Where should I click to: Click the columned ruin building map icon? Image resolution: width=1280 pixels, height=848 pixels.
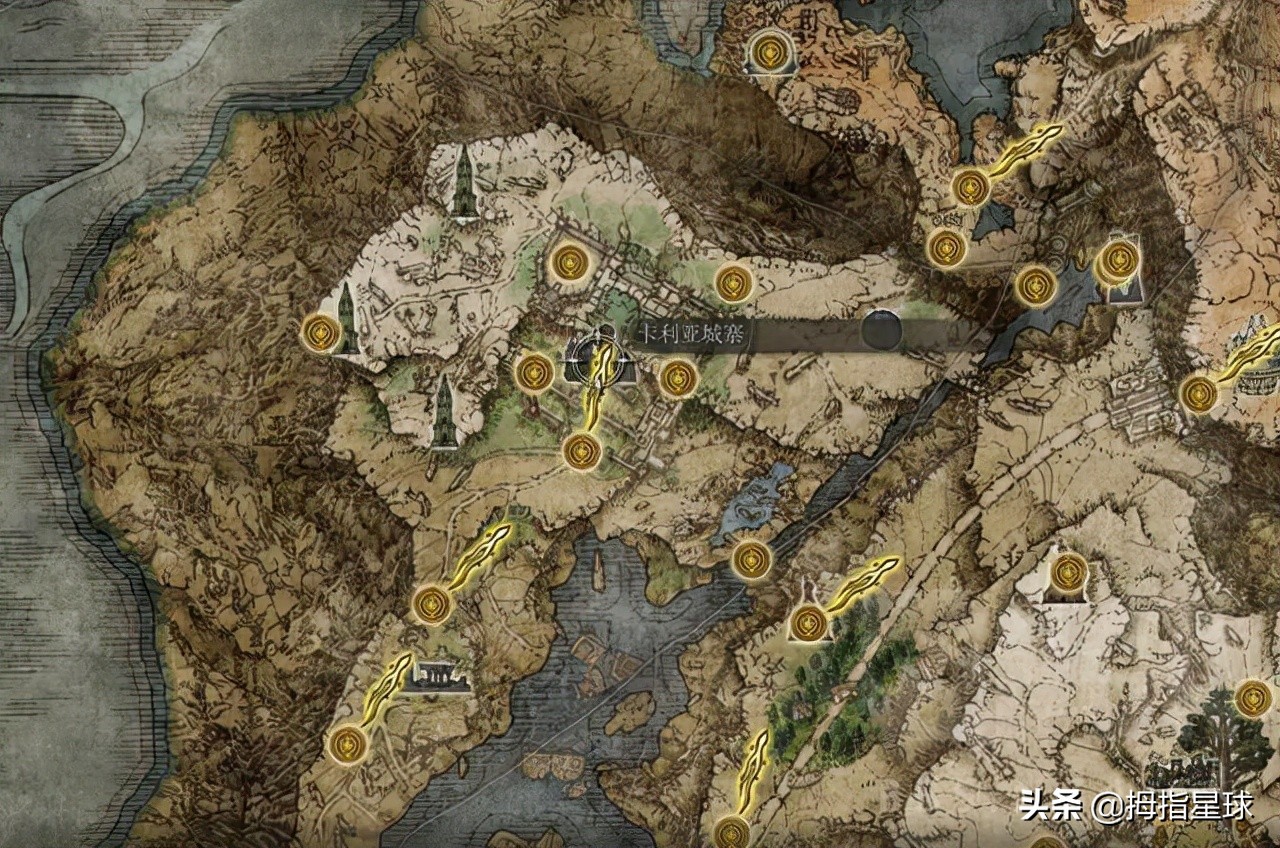pyautogui.click(x=440, y=678)
